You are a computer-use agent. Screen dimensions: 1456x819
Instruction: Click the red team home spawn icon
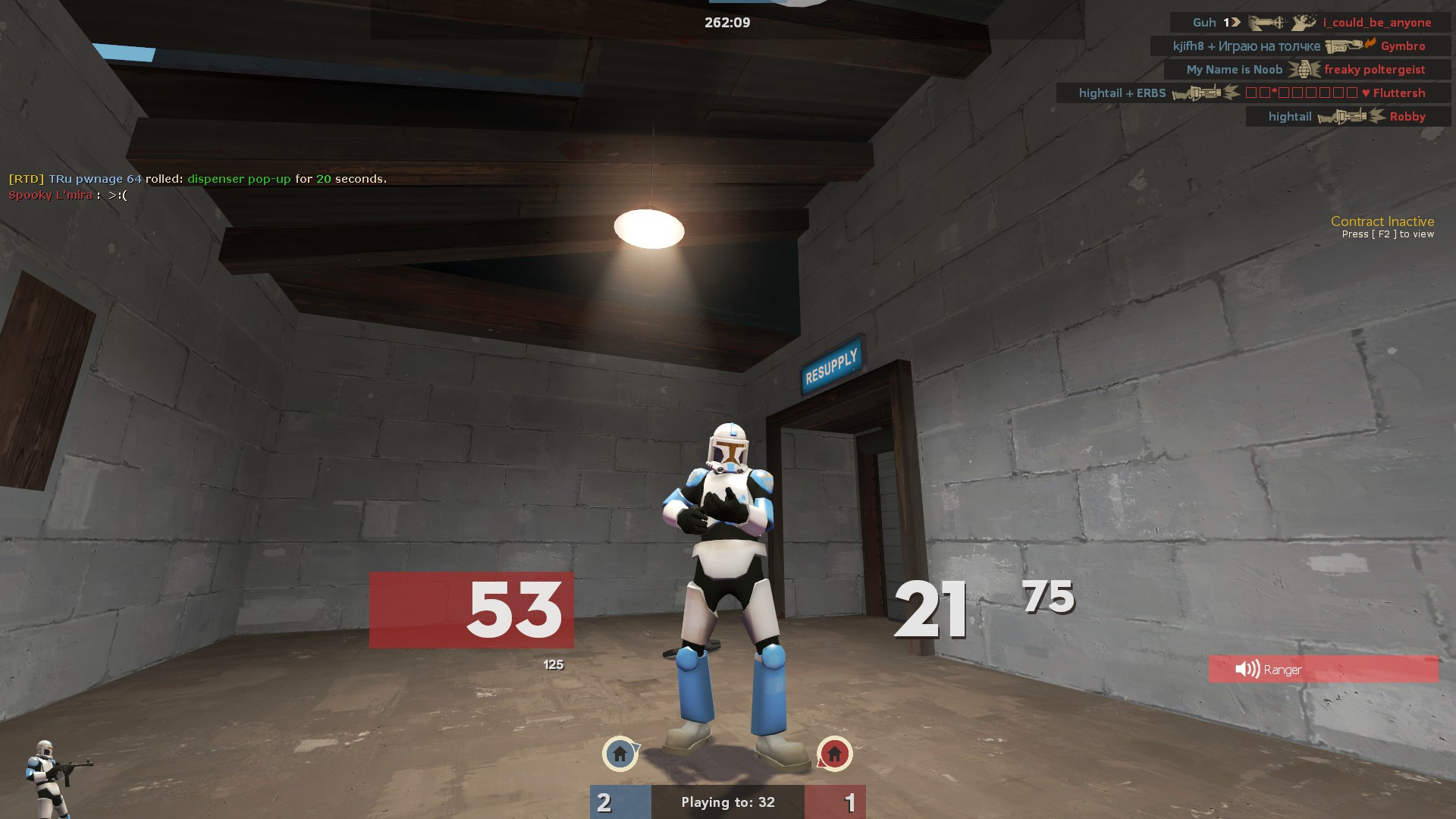pyautogui.click(x=834, y=755)
